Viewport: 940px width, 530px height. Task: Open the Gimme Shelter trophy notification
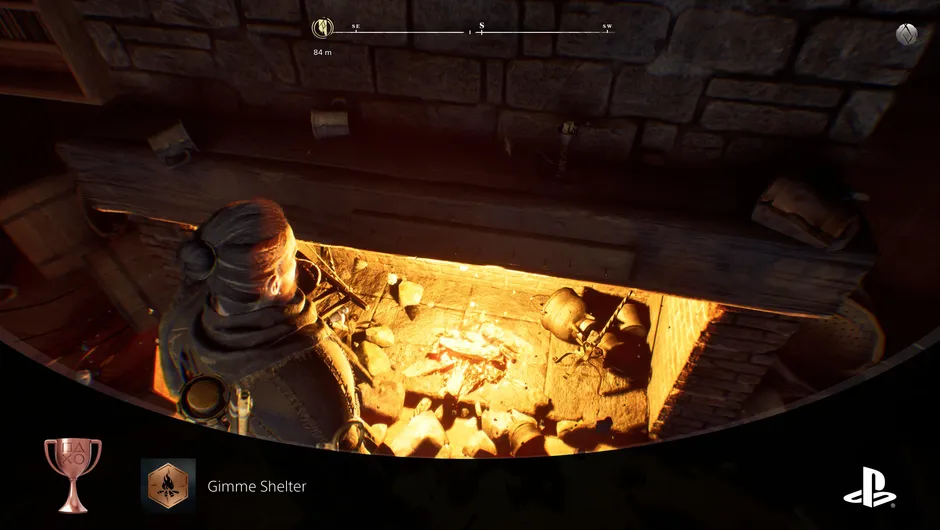256,487
